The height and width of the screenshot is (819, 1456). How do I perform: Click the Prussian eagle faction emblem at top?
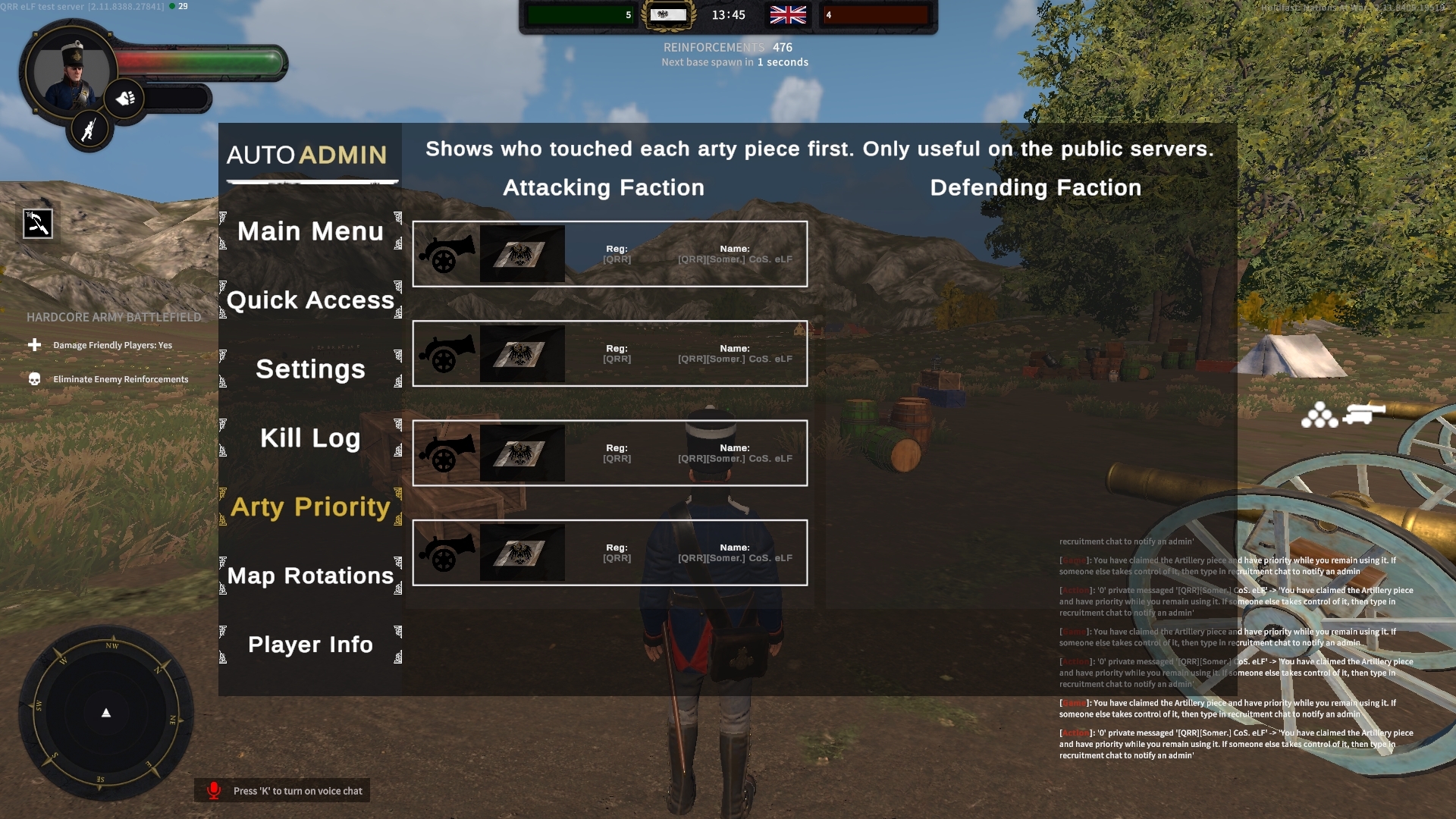(668, 15)
